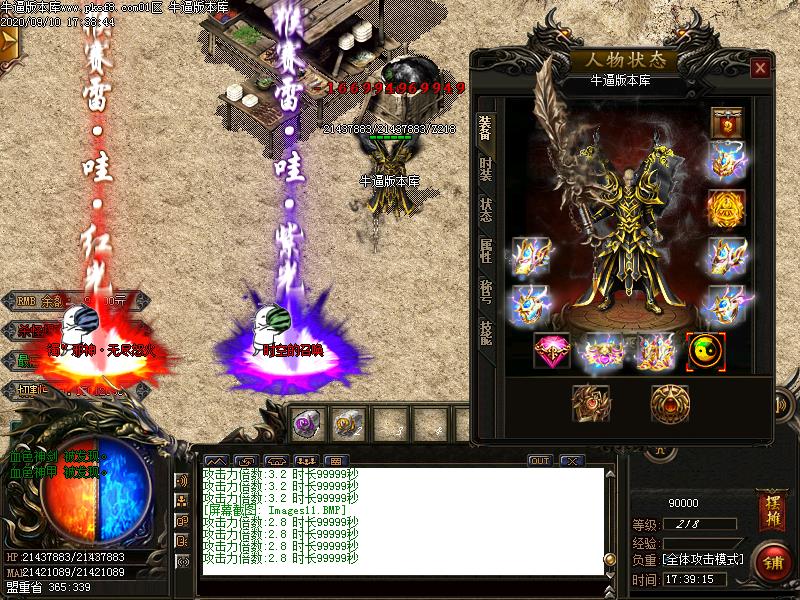
Task: Select the pink diamond gem slot
Action: [x=552, y=351]
